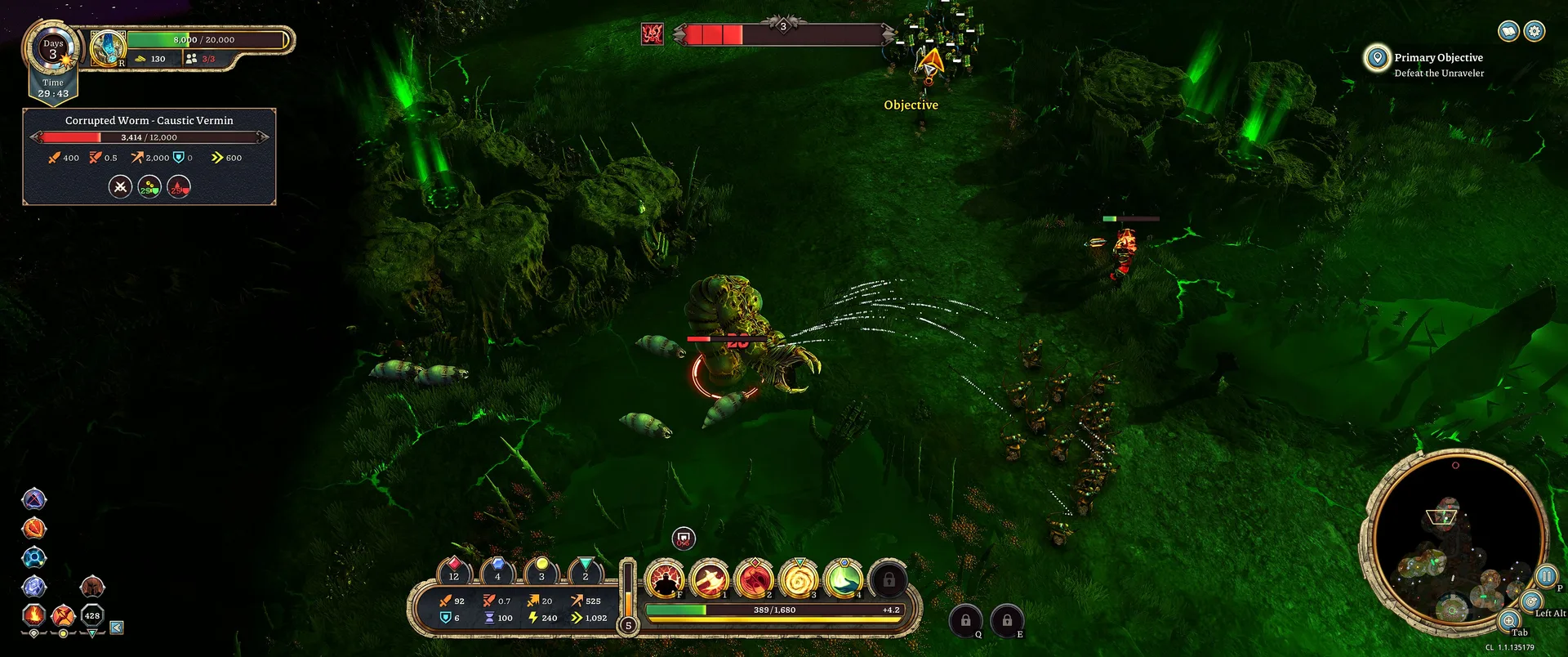The image size is (1568, 657).
Task: Open the settings gear menu
Action: [1535, 31]
